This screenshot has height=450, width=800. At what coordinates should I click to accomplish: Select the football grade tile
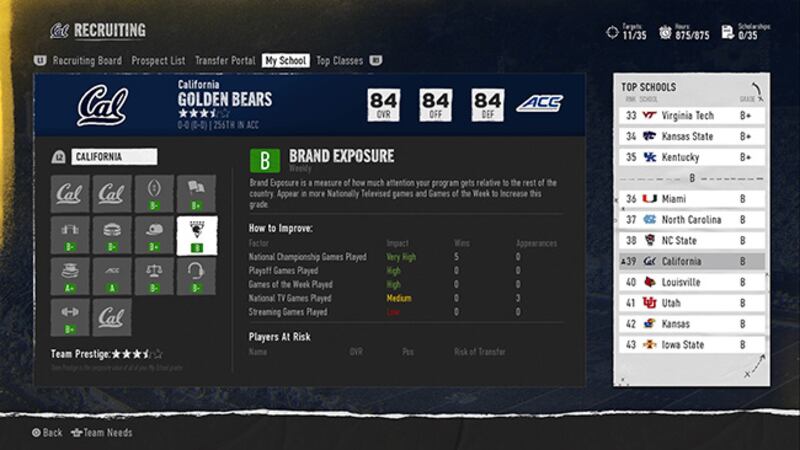tap(154, 194)
